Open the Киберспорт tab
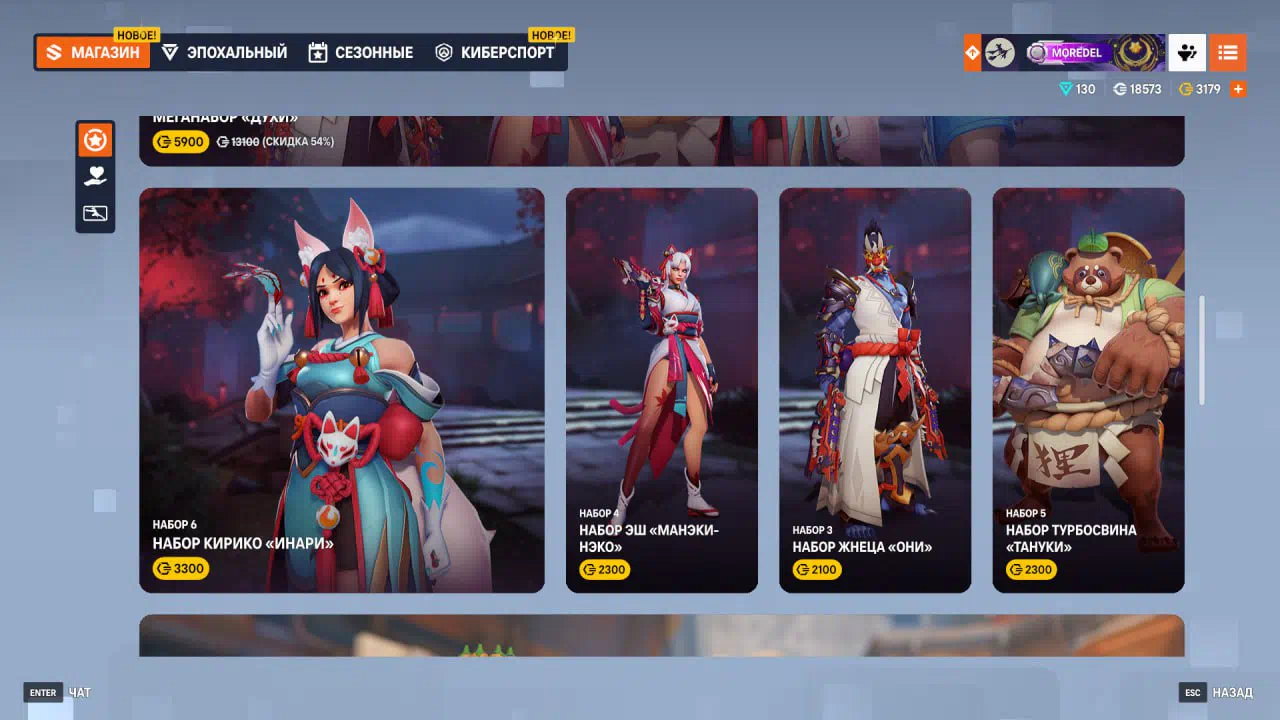This screenshot has width=1280, height=720. [x=495, y=53]
